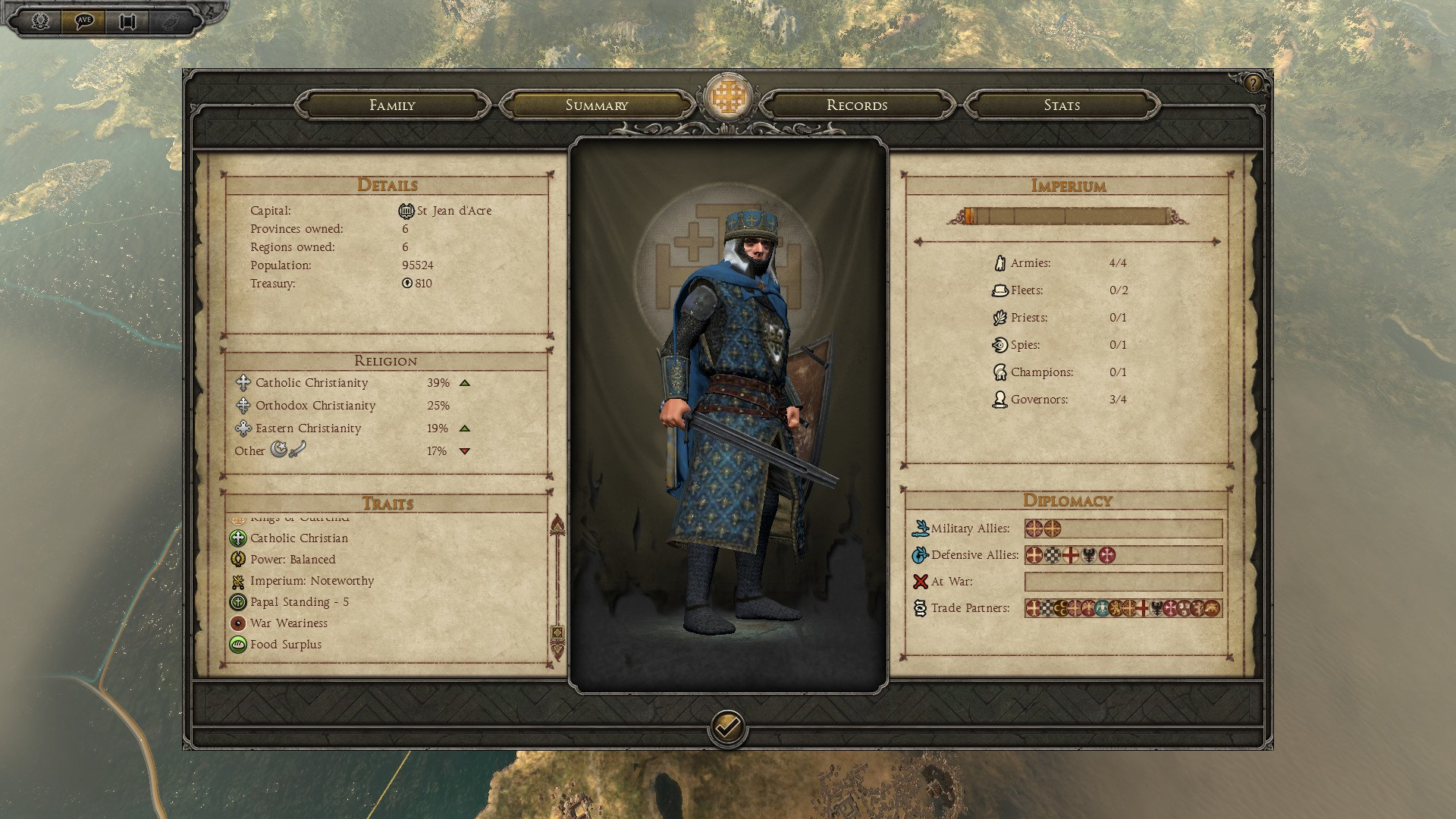Image resolution: width=1456 pixels, height=819 pixels.
Task: Select the Catholic Christianity religion row
Action: coord(312,383)
